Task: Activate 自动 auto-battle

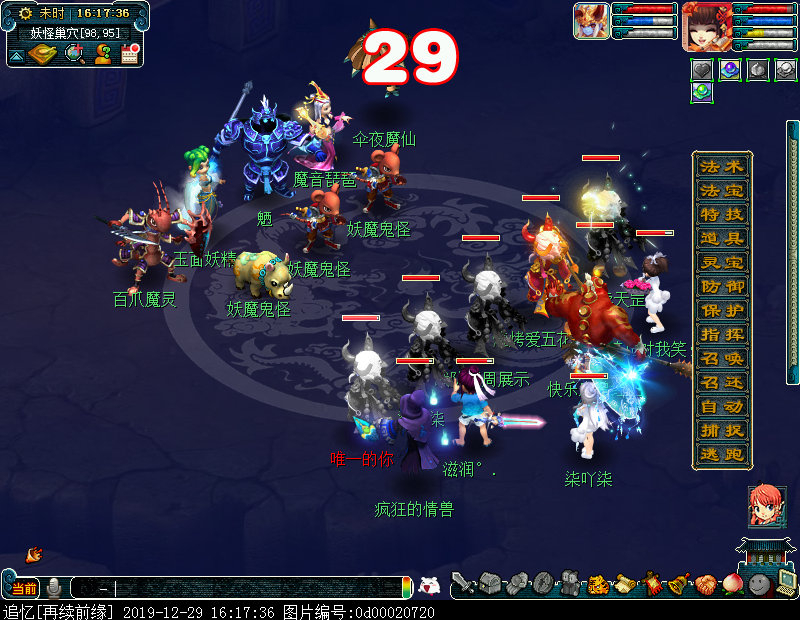Action: 721,406
